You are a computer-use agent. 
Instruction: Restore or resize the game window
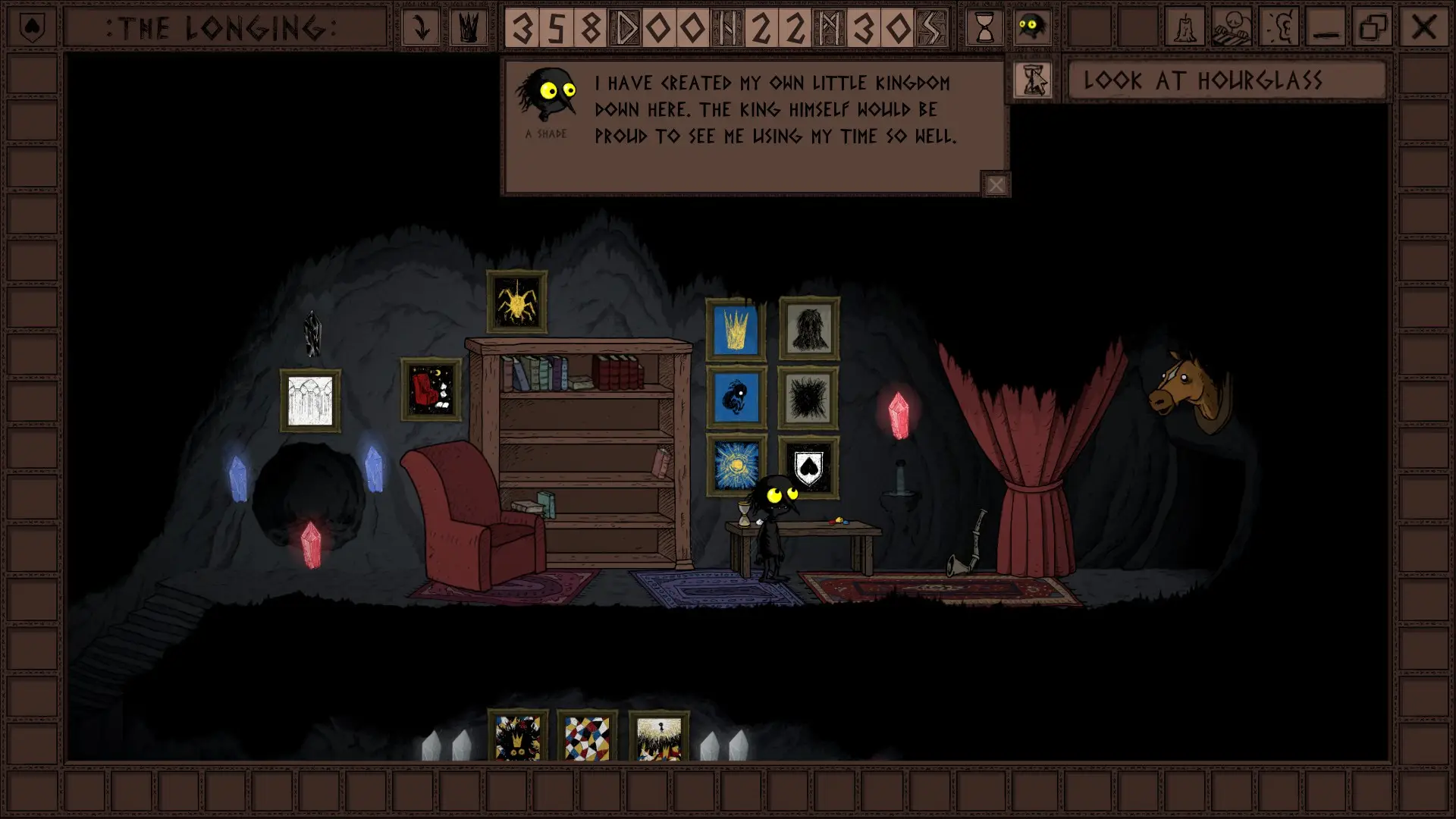(1373, 28)
